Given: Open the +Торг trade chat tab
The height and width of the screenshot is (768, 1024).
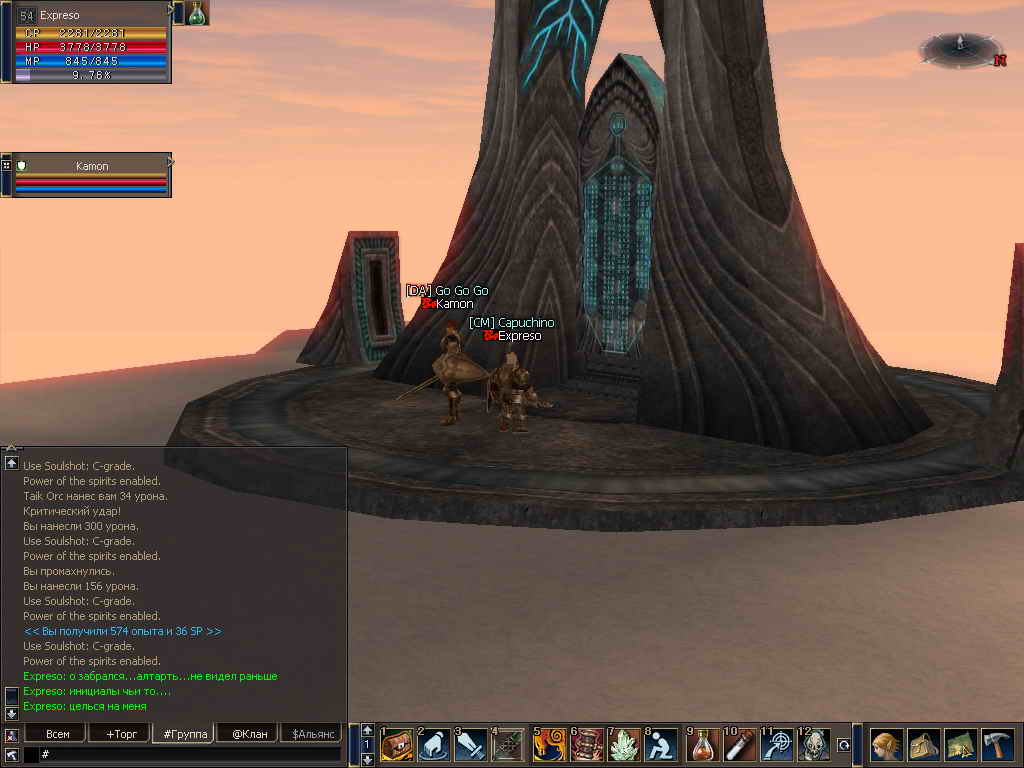Looking at the screenshot, I should [120, 734].
